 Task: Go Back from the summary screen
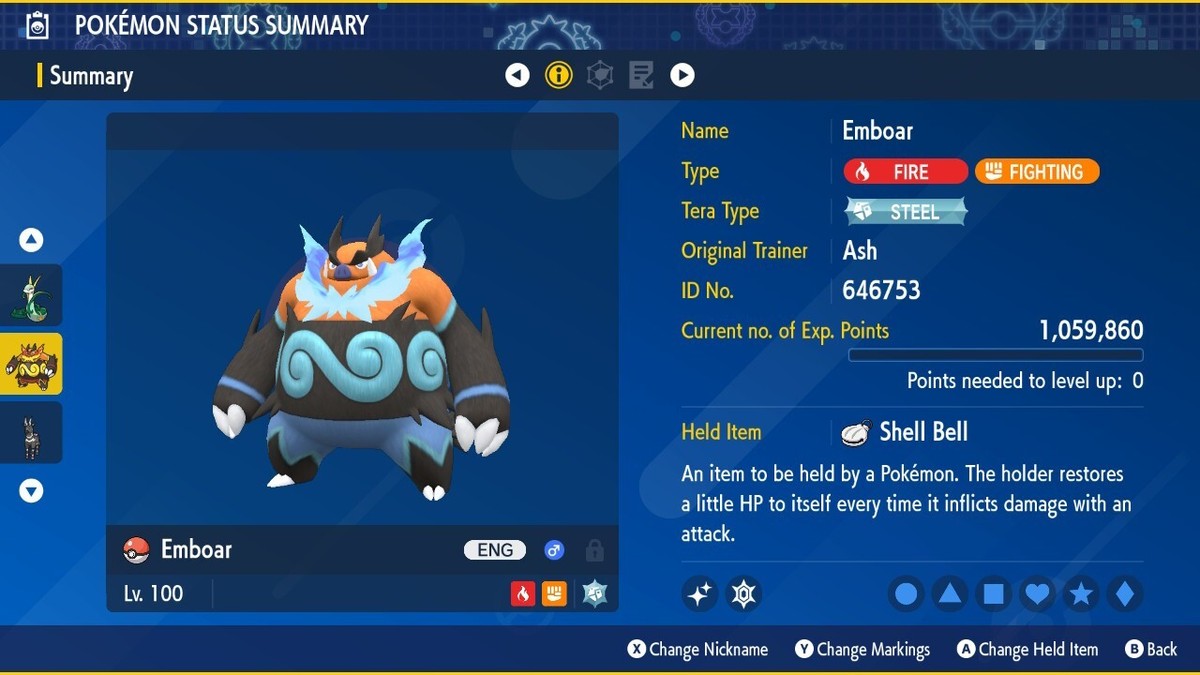[x=1151, y=650]
